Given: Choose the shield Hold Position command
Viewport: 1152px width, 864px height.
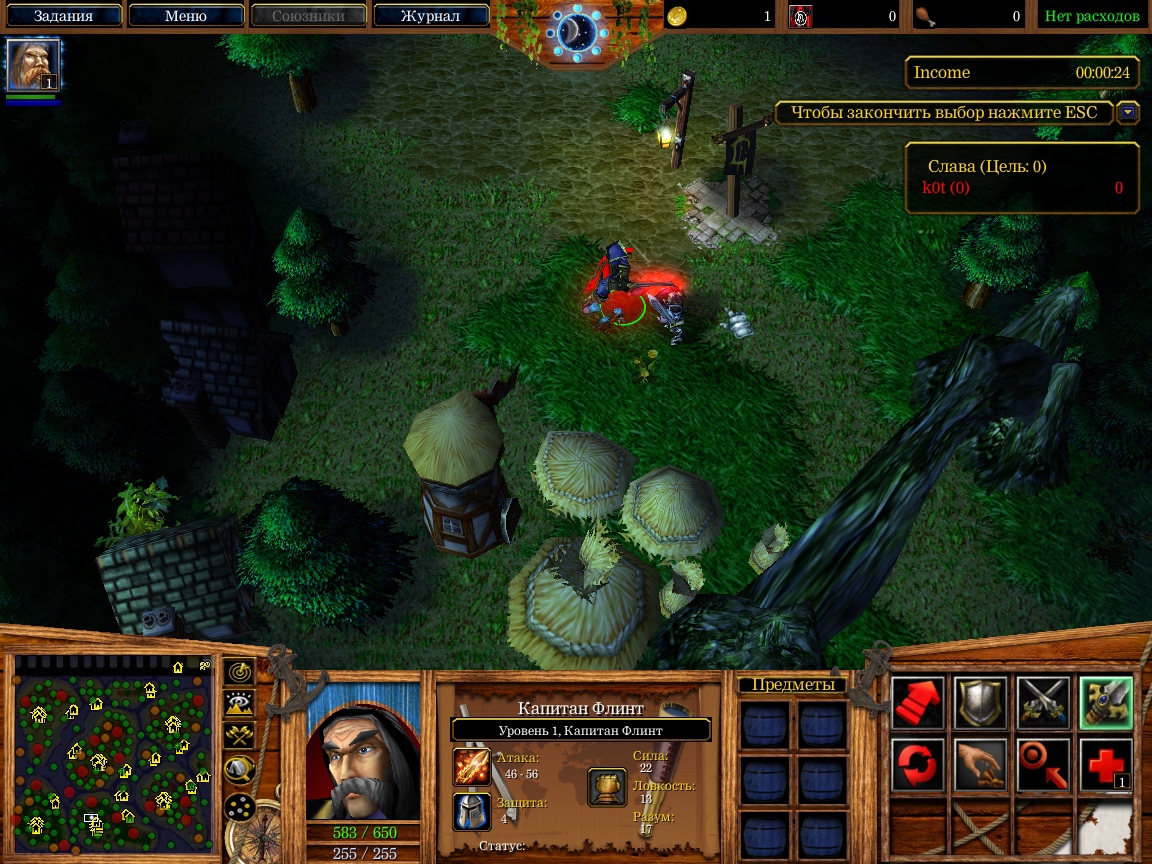Looking at the screenshot, I should [x=980, y=702].
